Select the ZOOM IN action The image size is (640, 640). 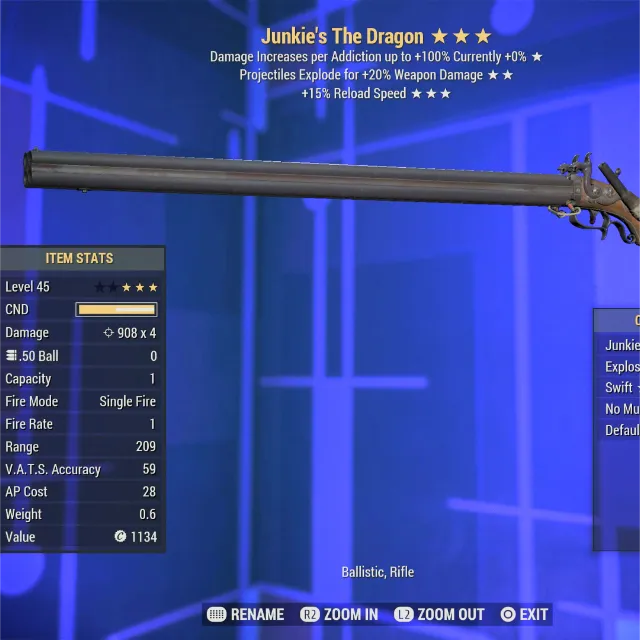pos(339,614)
